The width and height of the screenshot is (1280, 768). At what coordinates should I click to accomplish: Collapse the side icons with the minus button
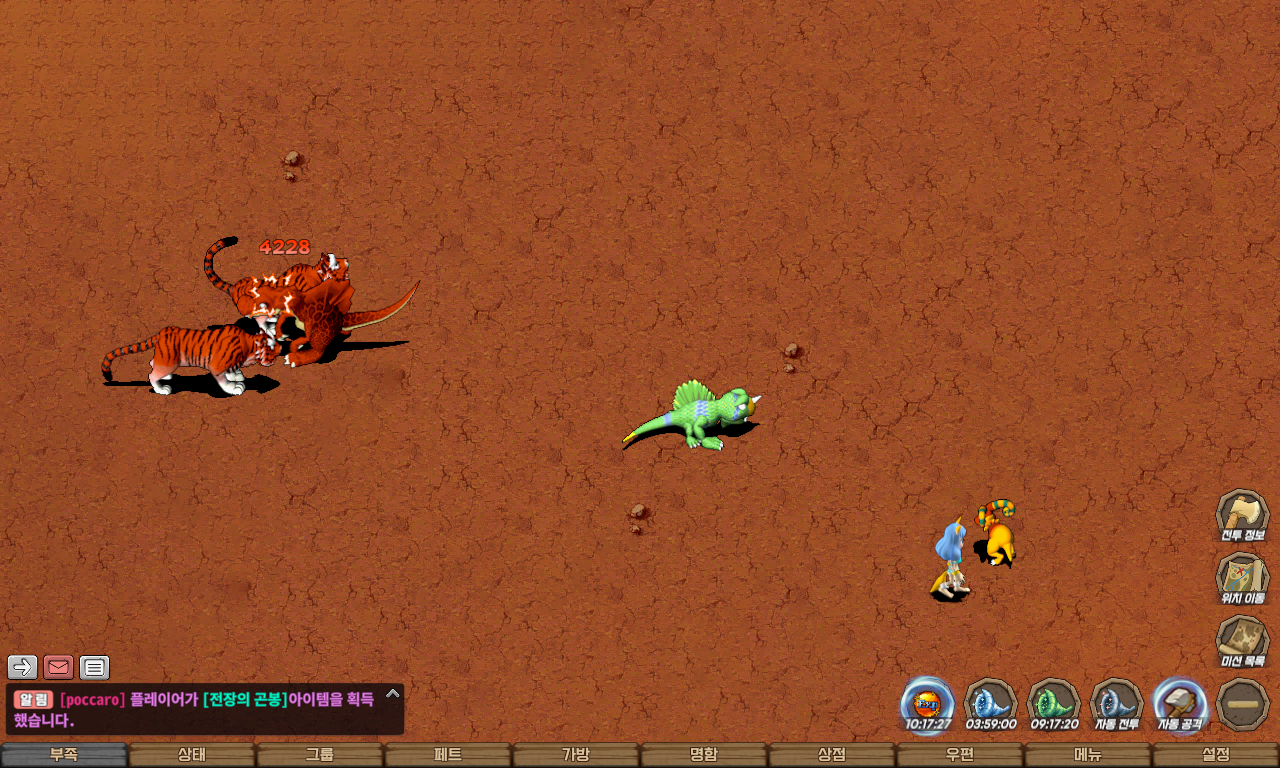(x=1243, y=704)
